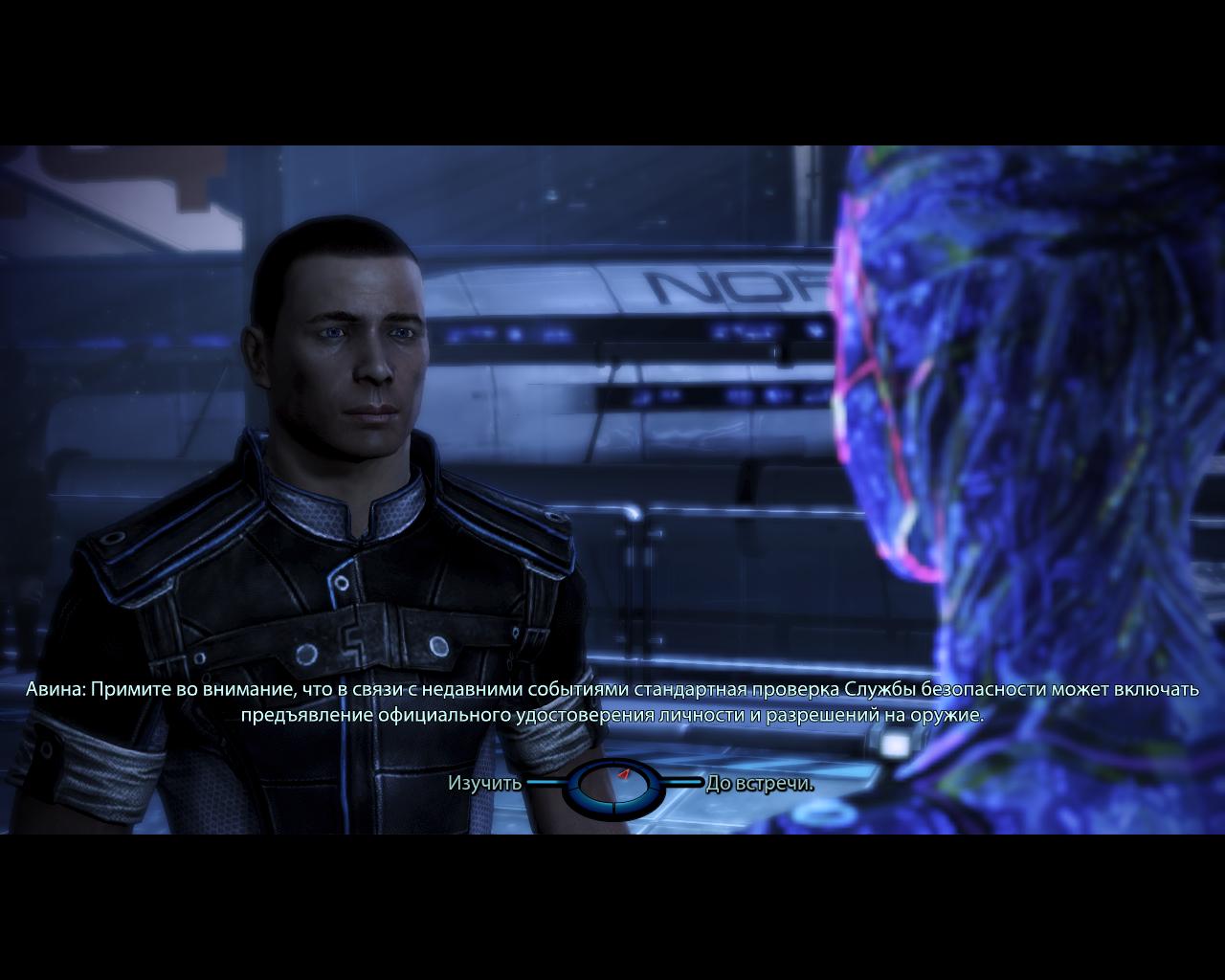1225x980 pixels.
Task: Select the "До встречи." reply
Action: click(760, 784)
